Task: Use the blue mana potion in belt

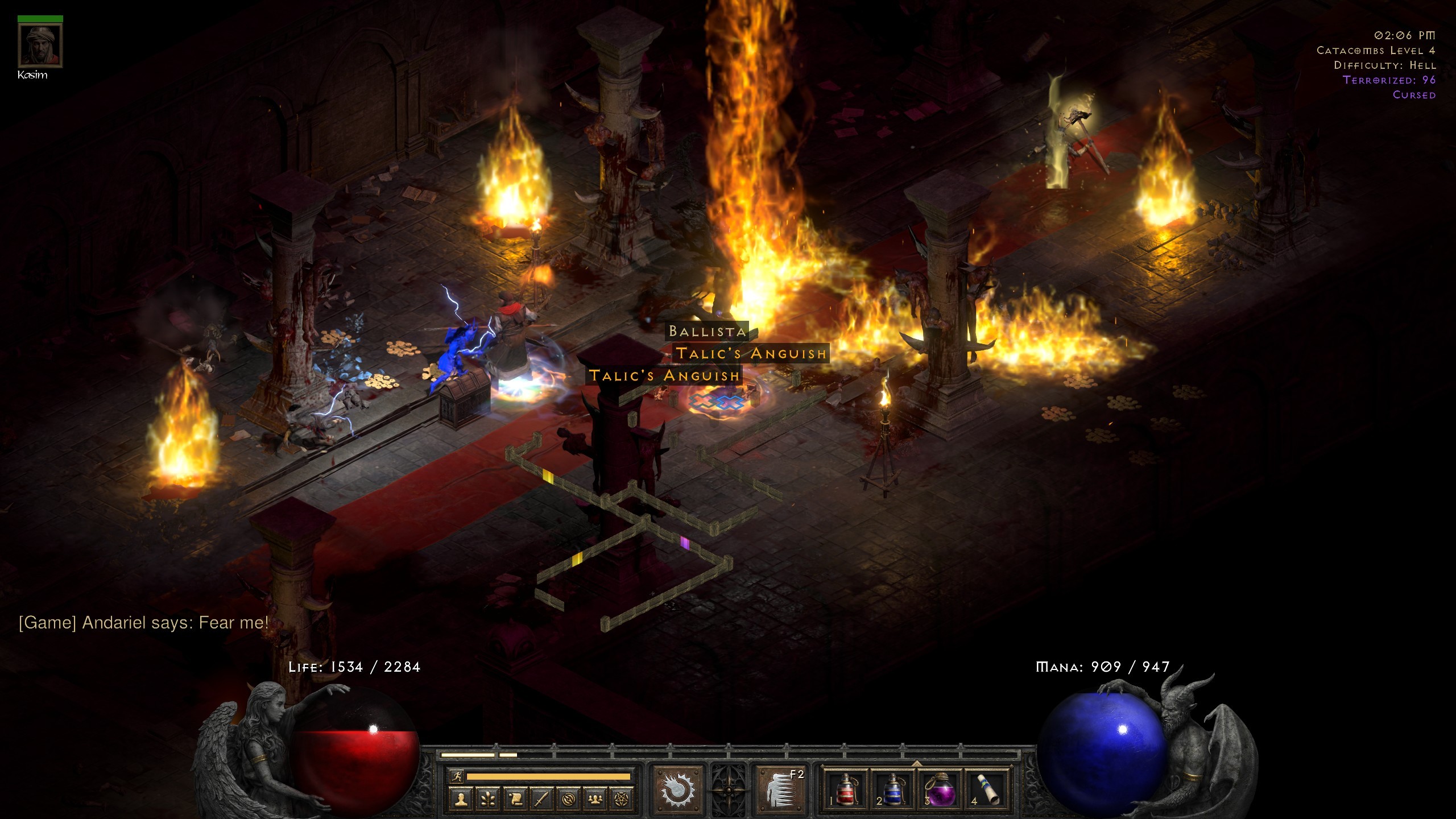Action: tap(892, 790)
